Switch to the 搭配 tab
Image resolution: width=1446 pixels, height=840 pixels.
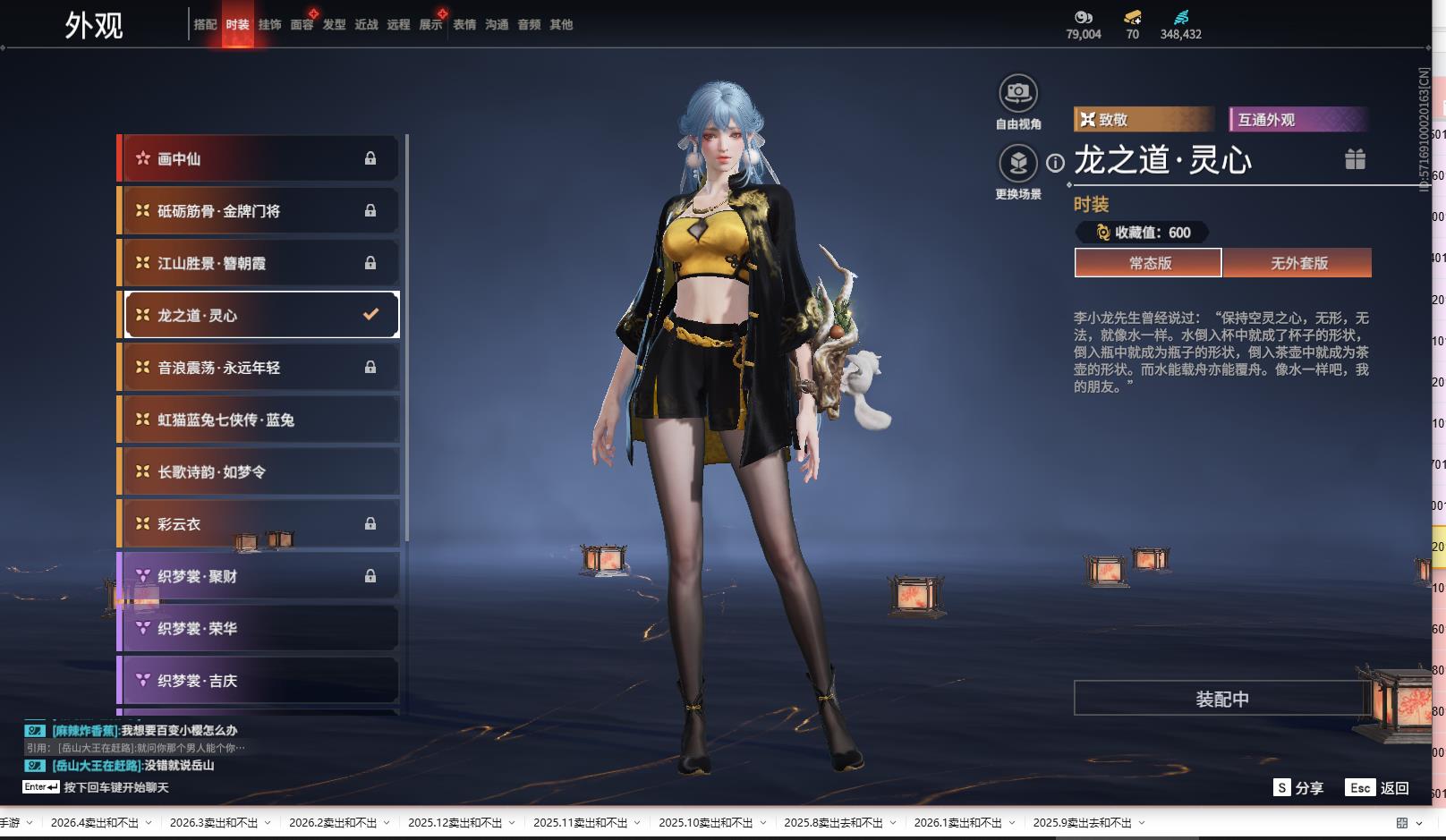tap(205, 25)
